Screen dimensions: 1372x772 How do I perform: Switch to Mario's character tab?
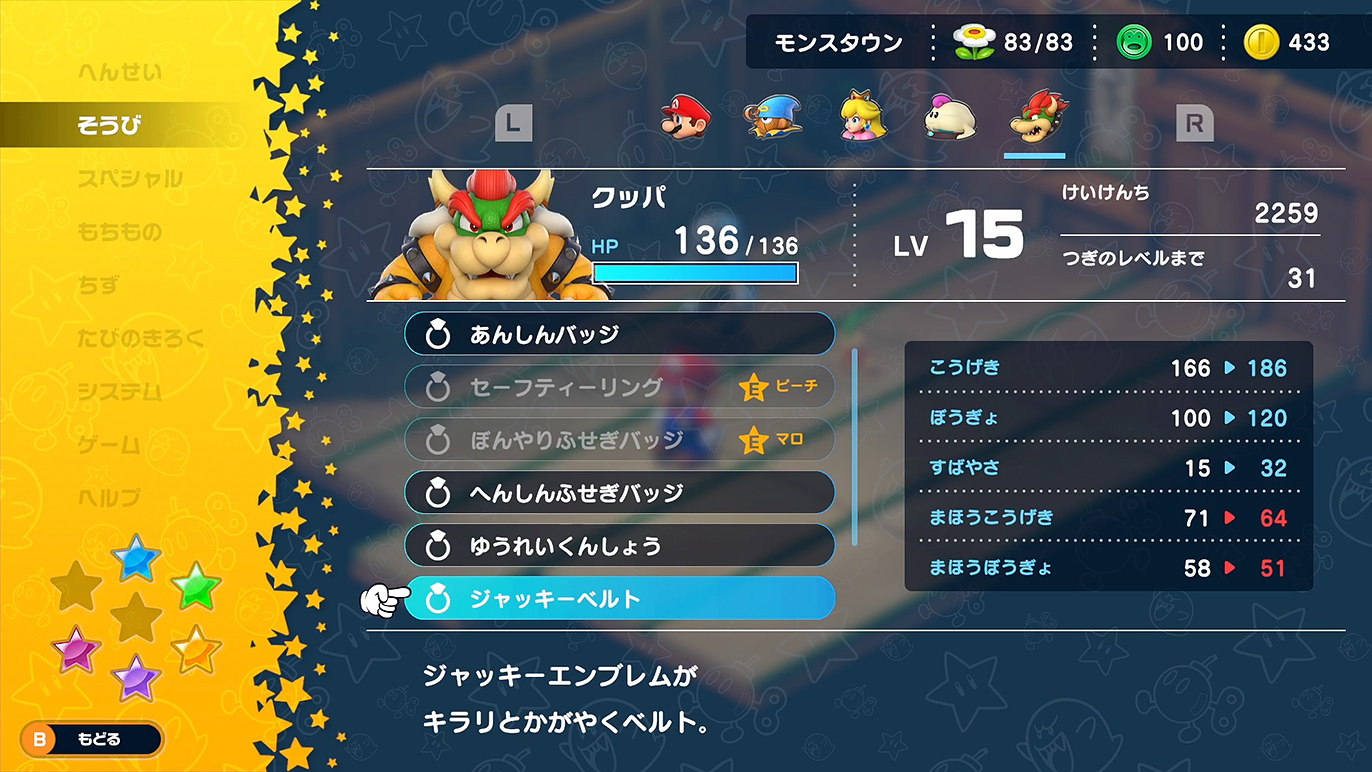coord(685,118)
